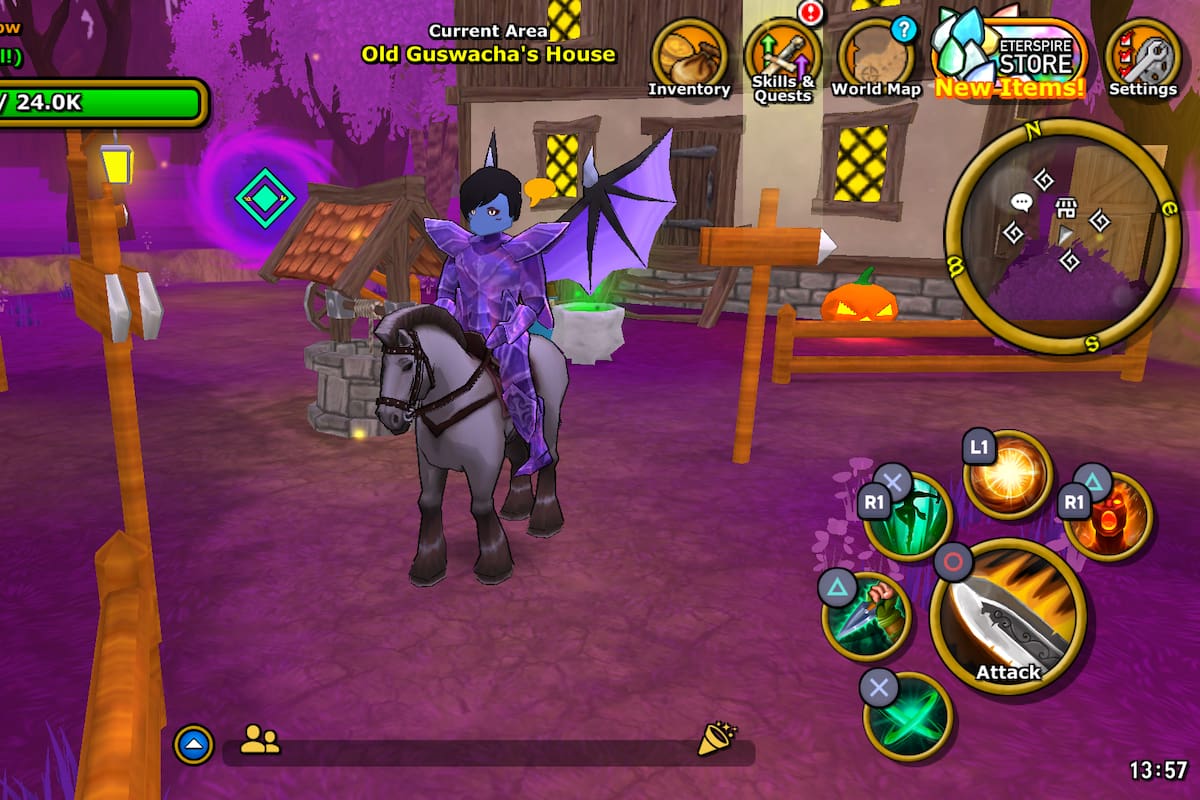Use the thrown kunai dagger skill
1200x800 pixels.
point(866,616)
